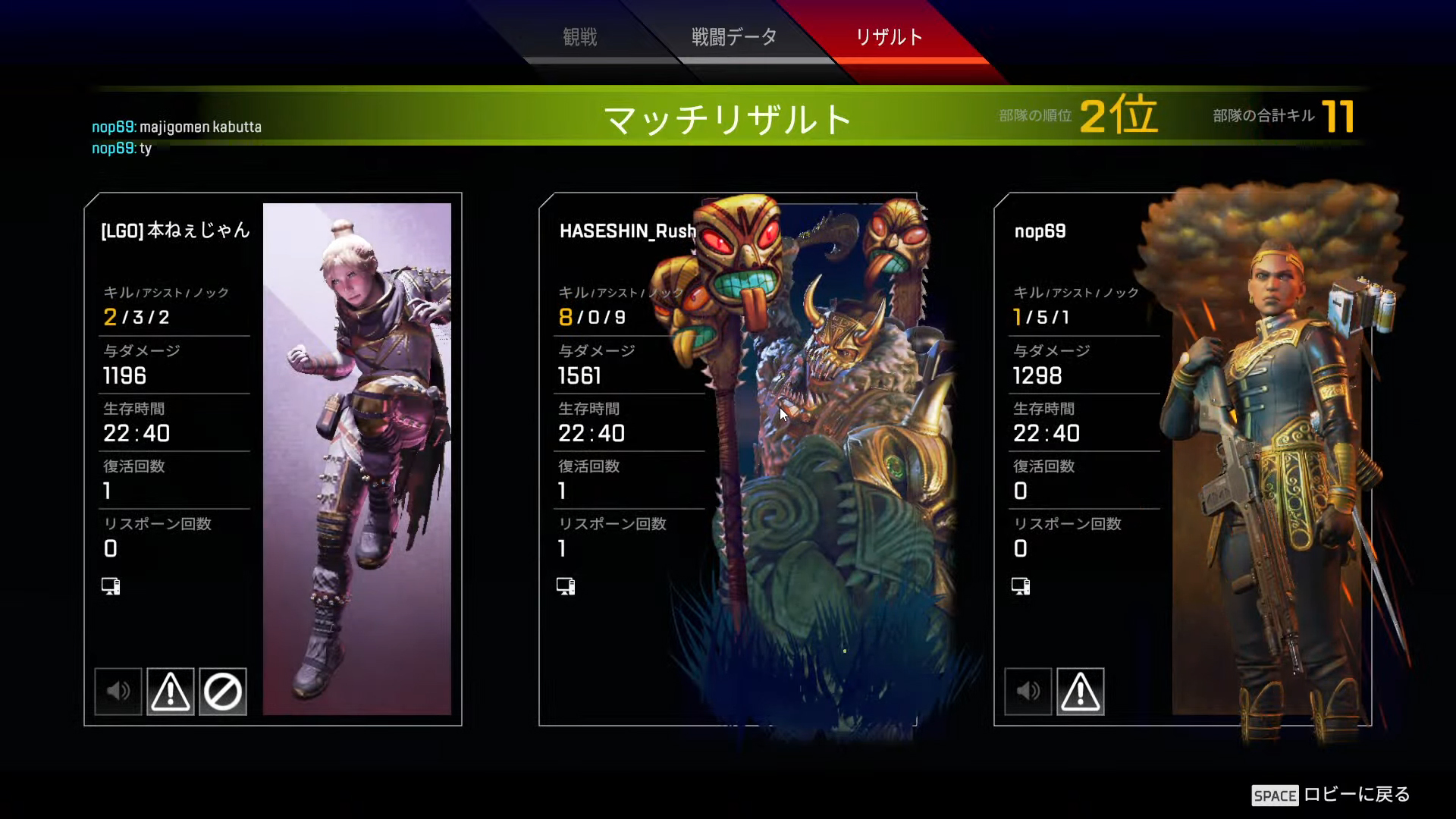Screen dimensions: 1456x819
Task: Report [LGO]本ねぇじゃん with warning triangle icon
Action: click(171, 691)
